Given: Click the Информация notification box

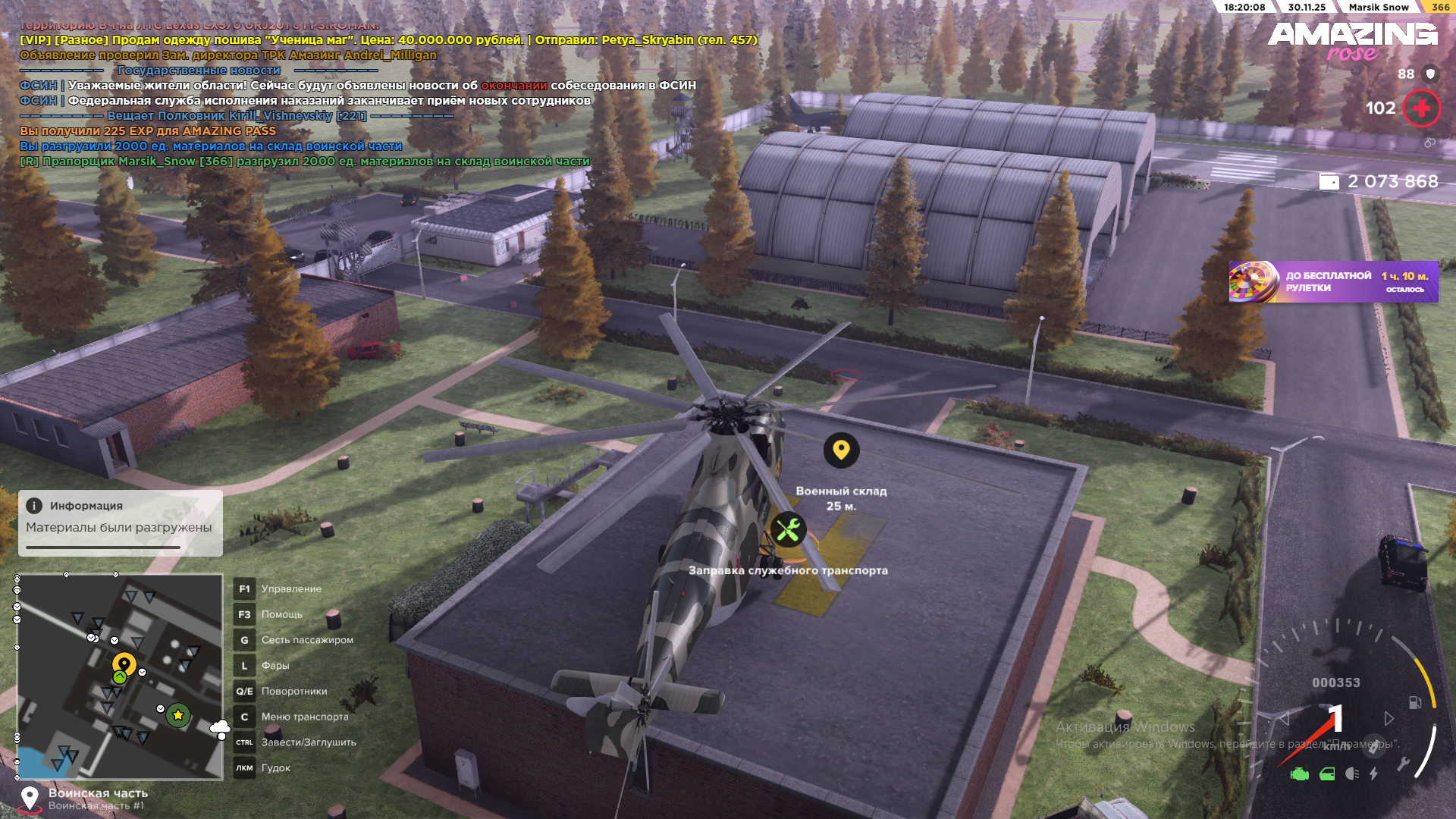Looking at the screenshot, I should tap(120, 522).
